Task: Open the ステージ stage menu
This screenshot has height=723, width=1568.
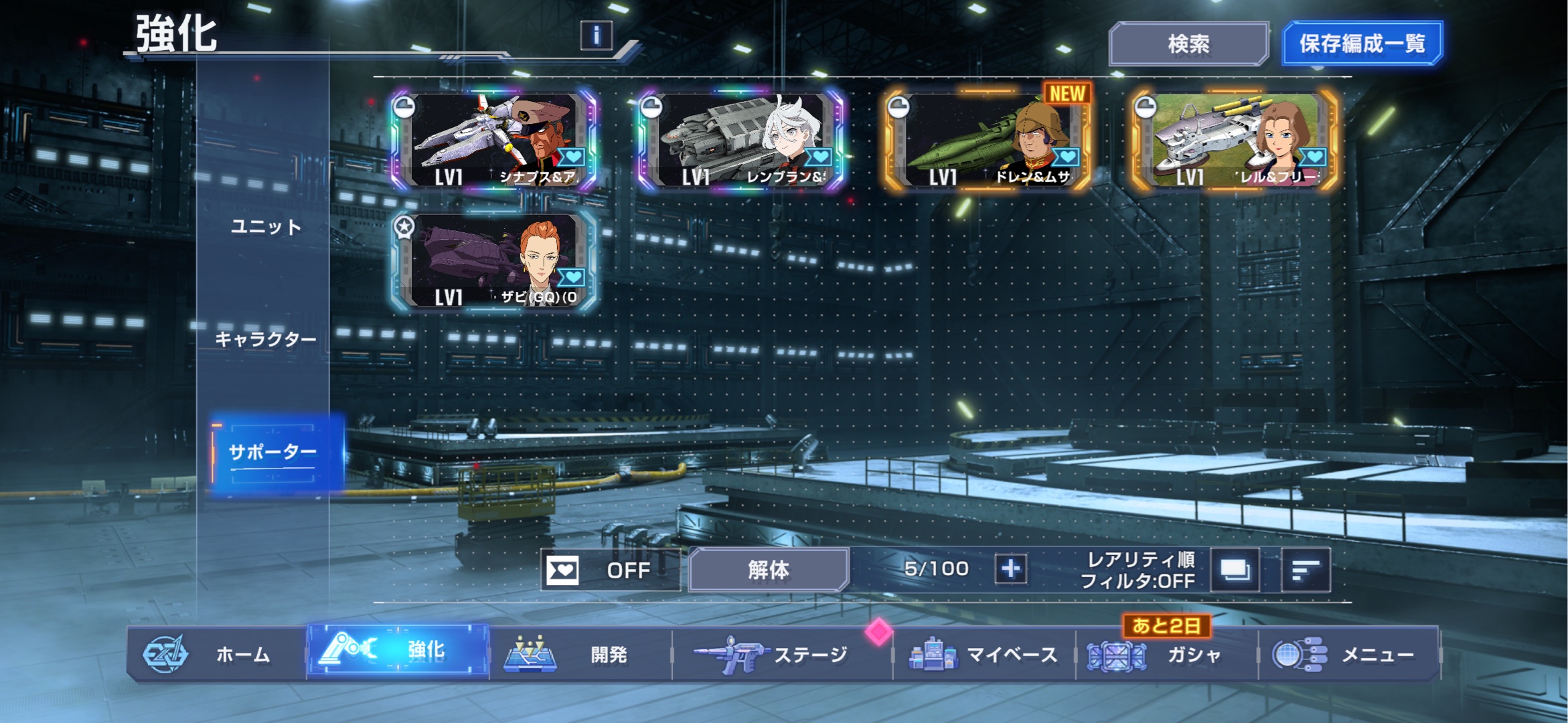Action: [780, 654]
